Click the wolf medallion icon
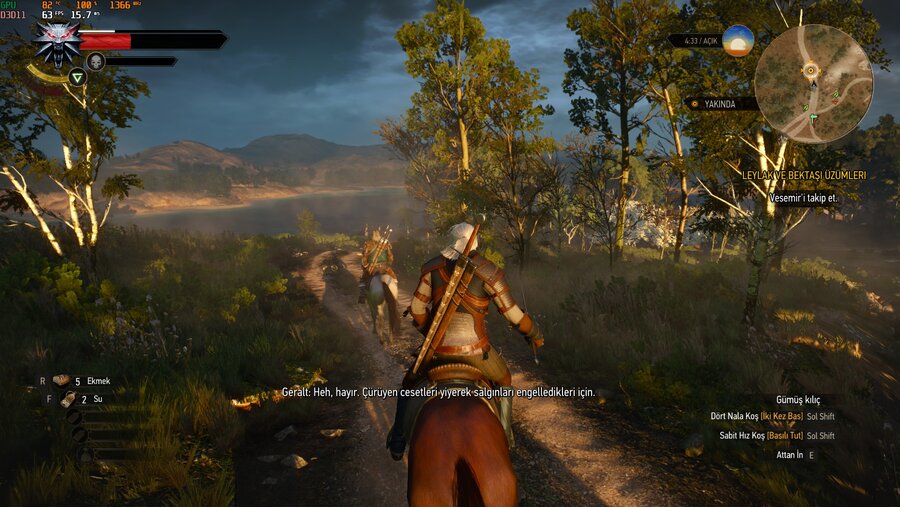Image resolution: width=900 pixels, height=507 pixels. point(57,40)
